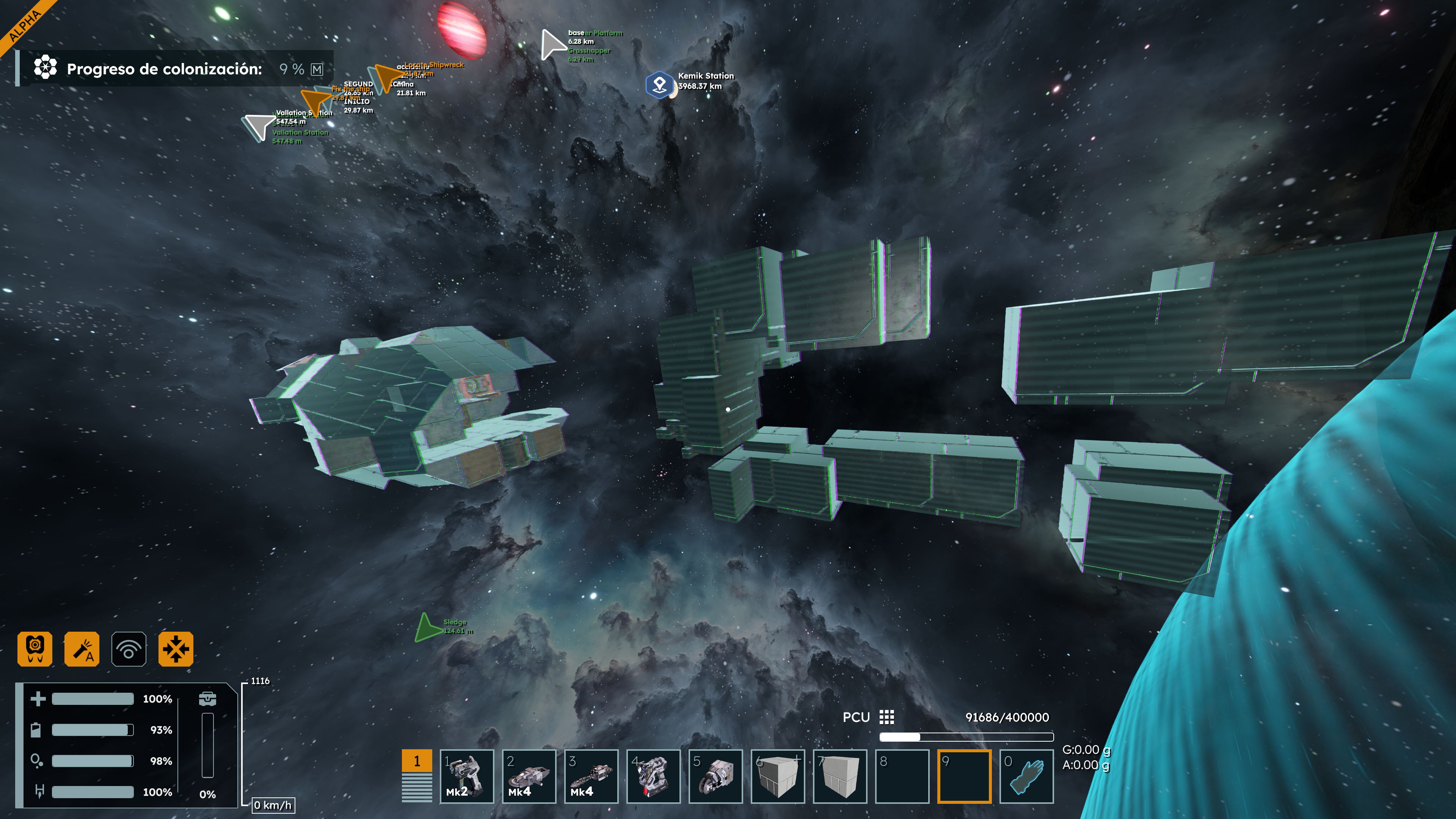The image size is (1456, 819).
Task: Click the orange toolbar page number indicator
Action: pyautogui.click(x=417, y=761)
